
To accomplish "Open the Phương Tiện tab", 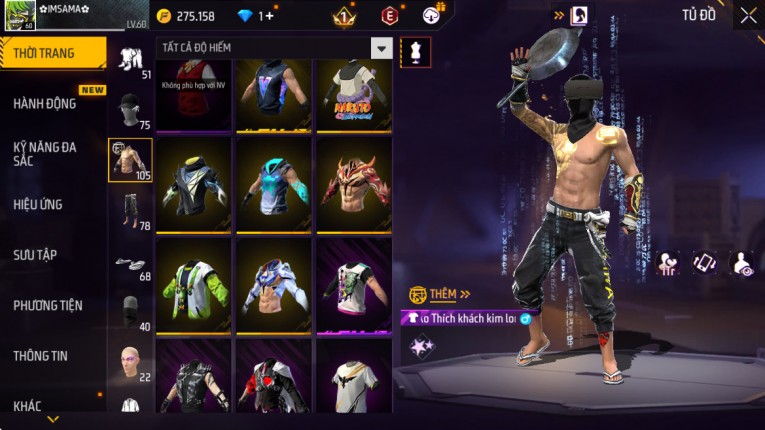I will [x=48, y=305].
